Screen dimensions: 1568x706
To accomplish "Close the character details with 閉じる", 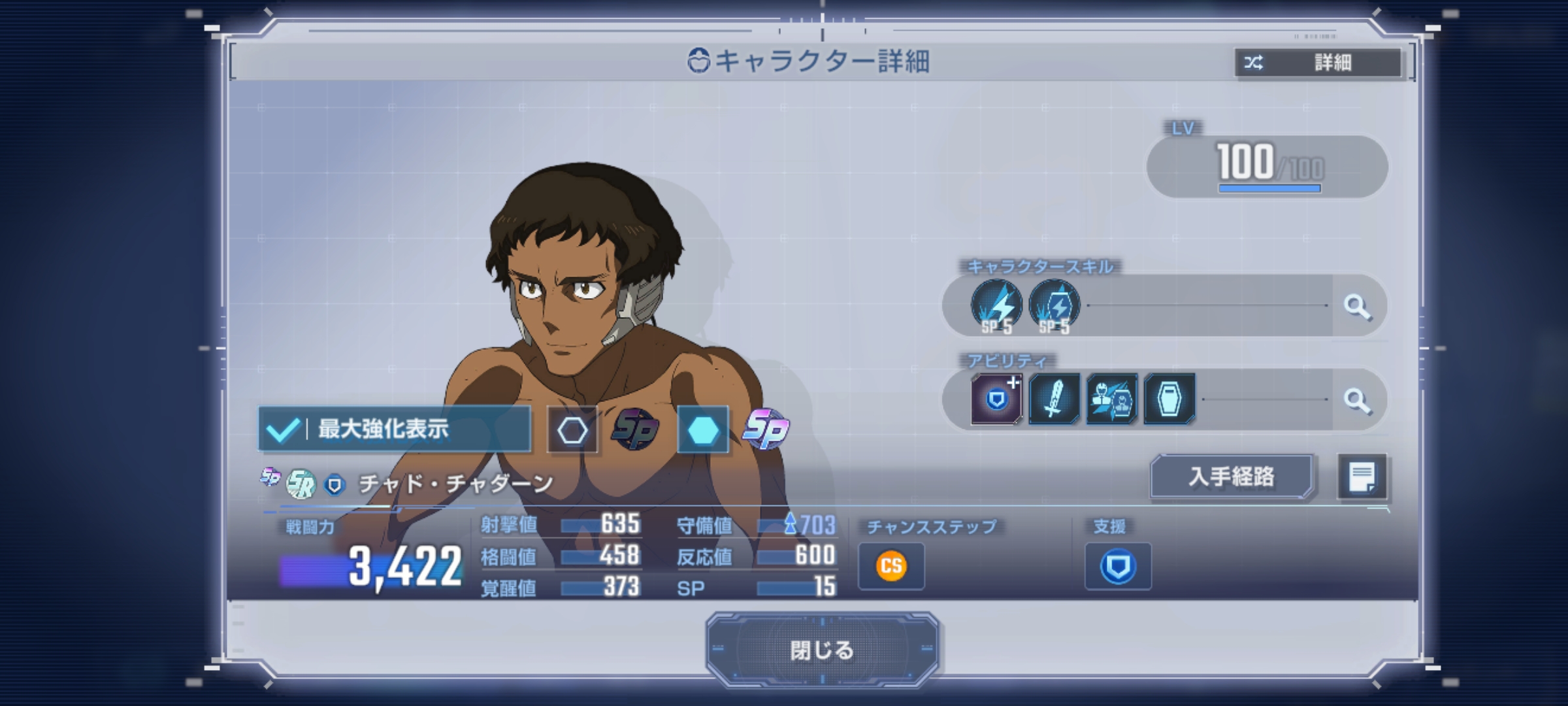I will click(822, 650).
